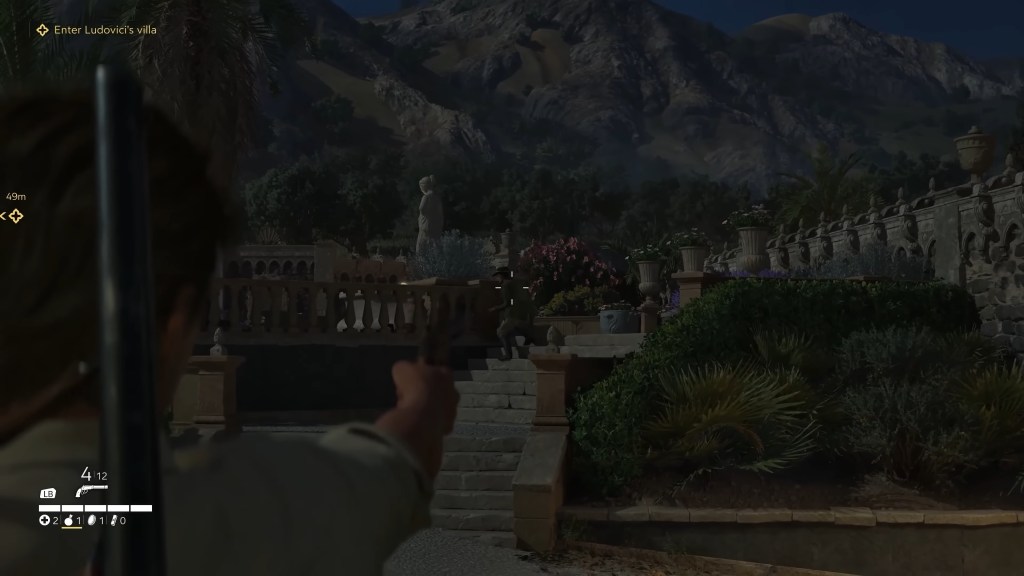The height and width of the screenshot is (576, 1024).
Task: Select the dynamite stick item icon
Action: click(114, 520)
